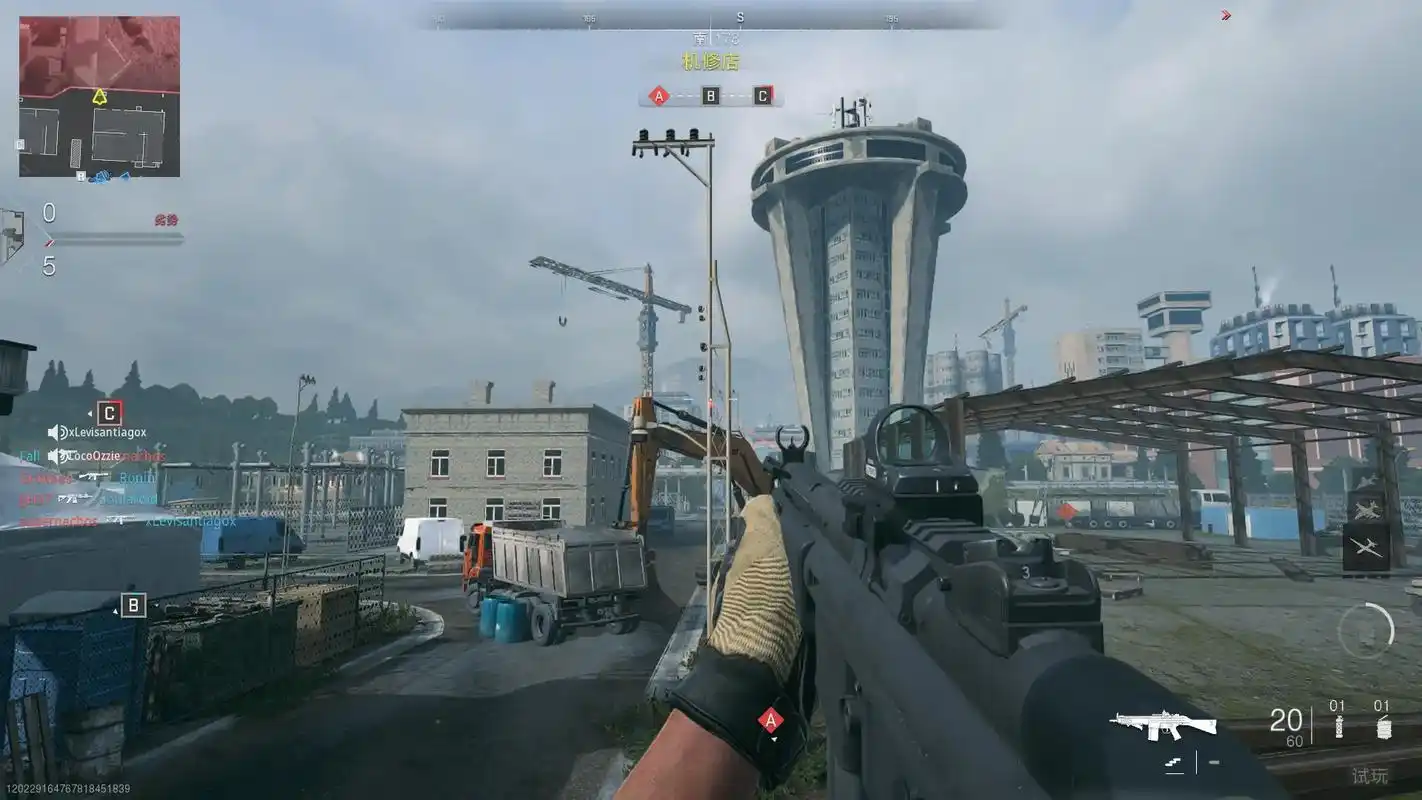Click the red A capture point marker
This screenshot has height=800, width=1422.
pos(771,718)
